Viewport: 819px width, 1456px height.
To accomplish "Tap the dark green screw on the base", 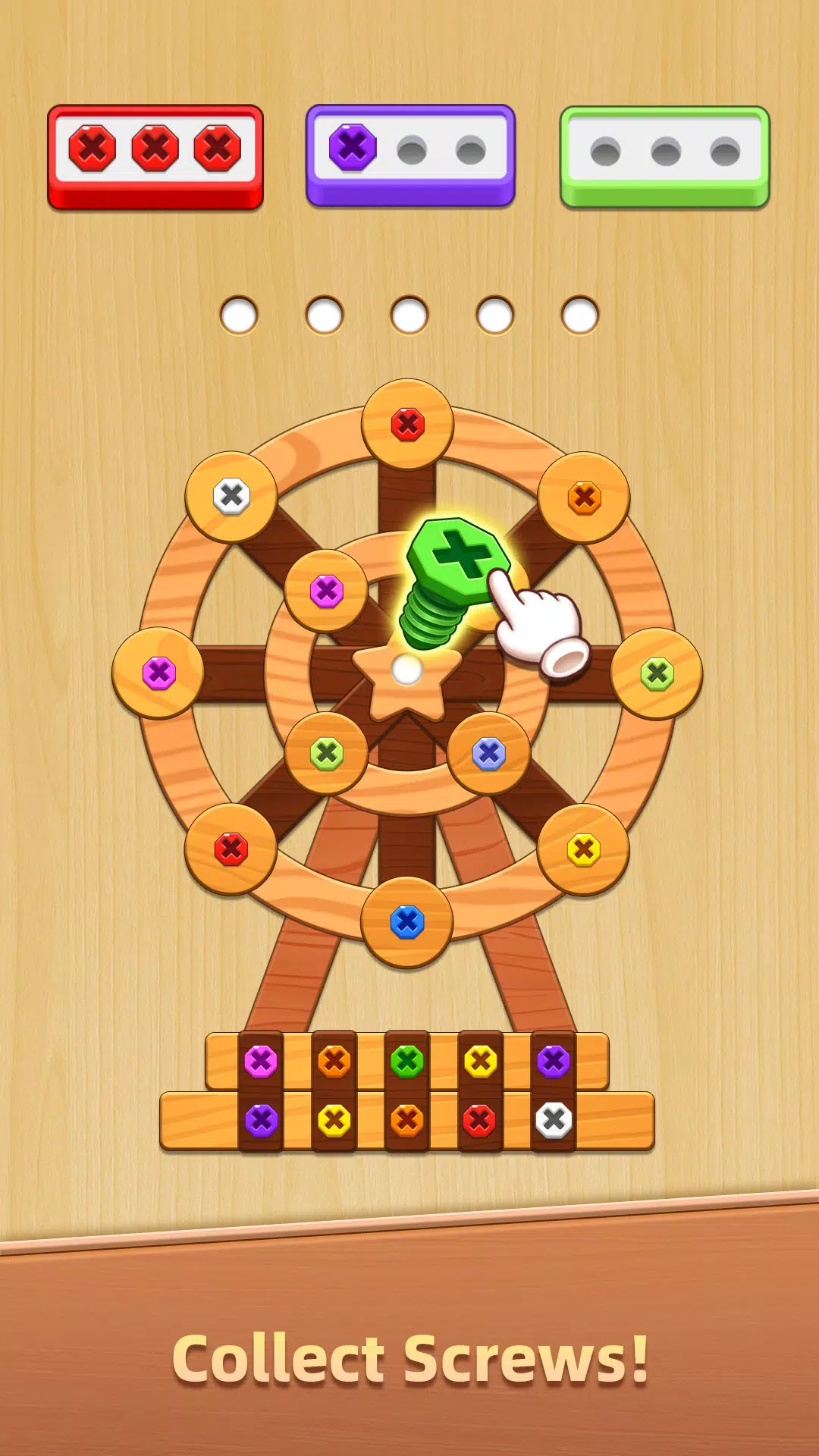I will (x=407, y=1062).
